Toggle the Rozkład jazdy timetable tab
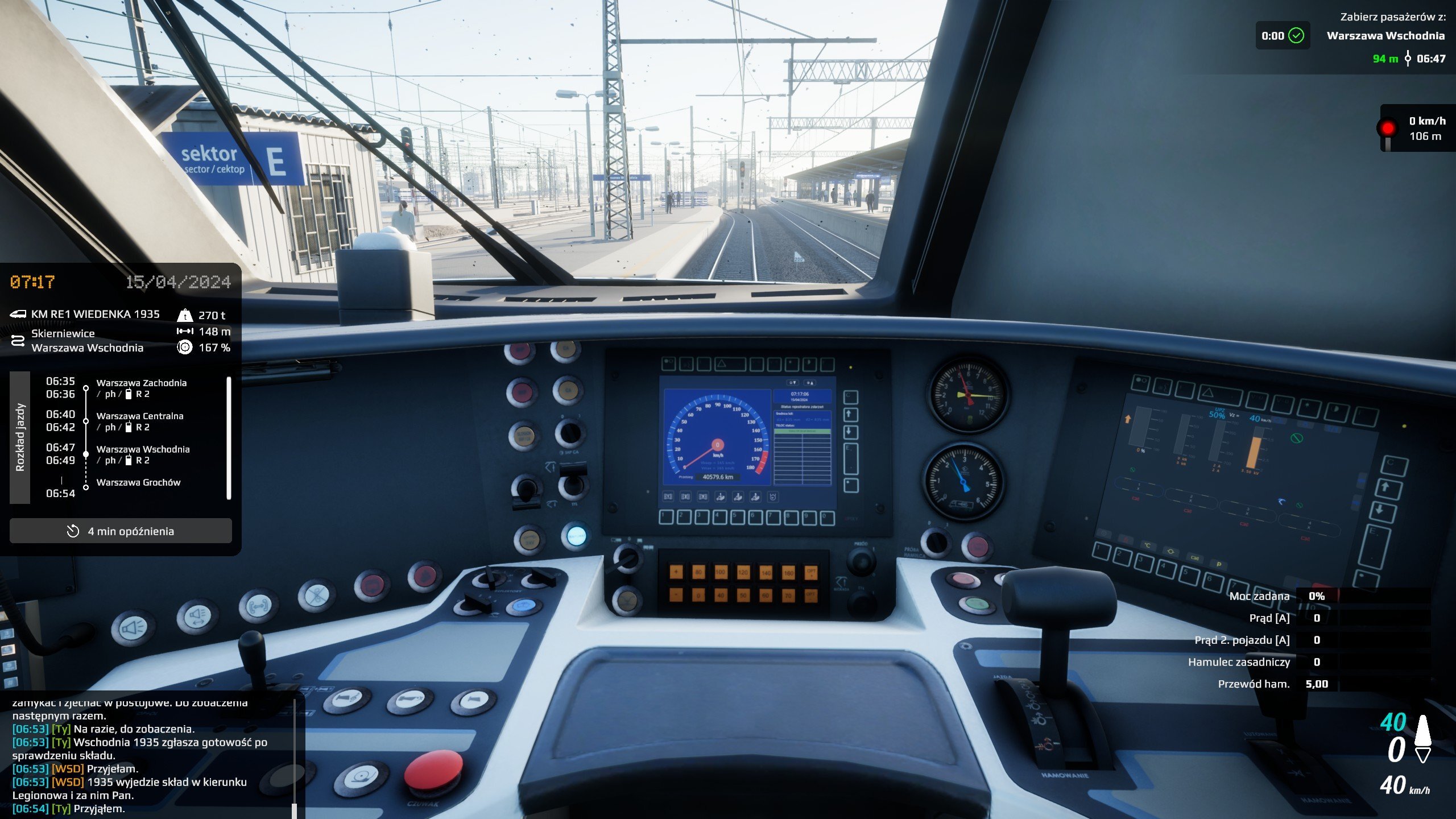This screenshot has height=819, width=1456. (x=20, y=437)
